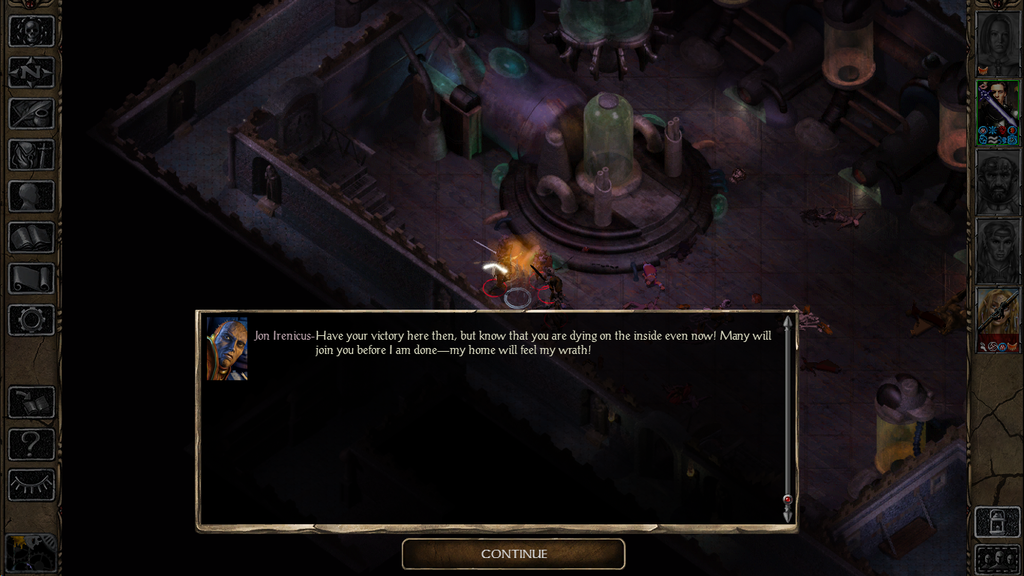This screenshot has width=1024, height=576.
Task: Click the quick save icon
Action: [x=31, y=402]
